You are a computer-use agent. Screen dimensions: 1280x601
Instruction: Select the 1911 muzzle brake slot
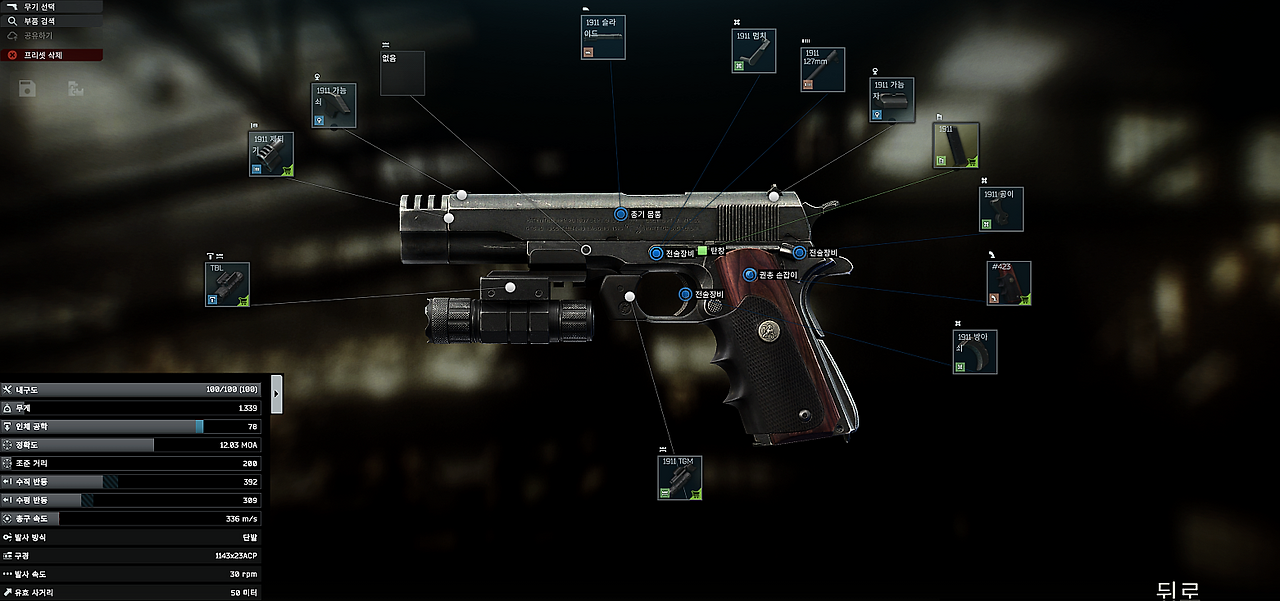271,154
